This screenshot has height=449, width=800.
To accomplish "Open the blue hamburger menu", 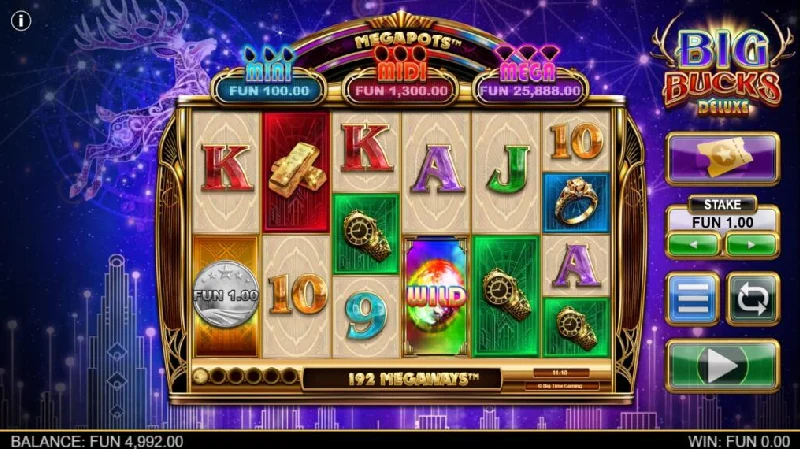I will tap(692, 299).
